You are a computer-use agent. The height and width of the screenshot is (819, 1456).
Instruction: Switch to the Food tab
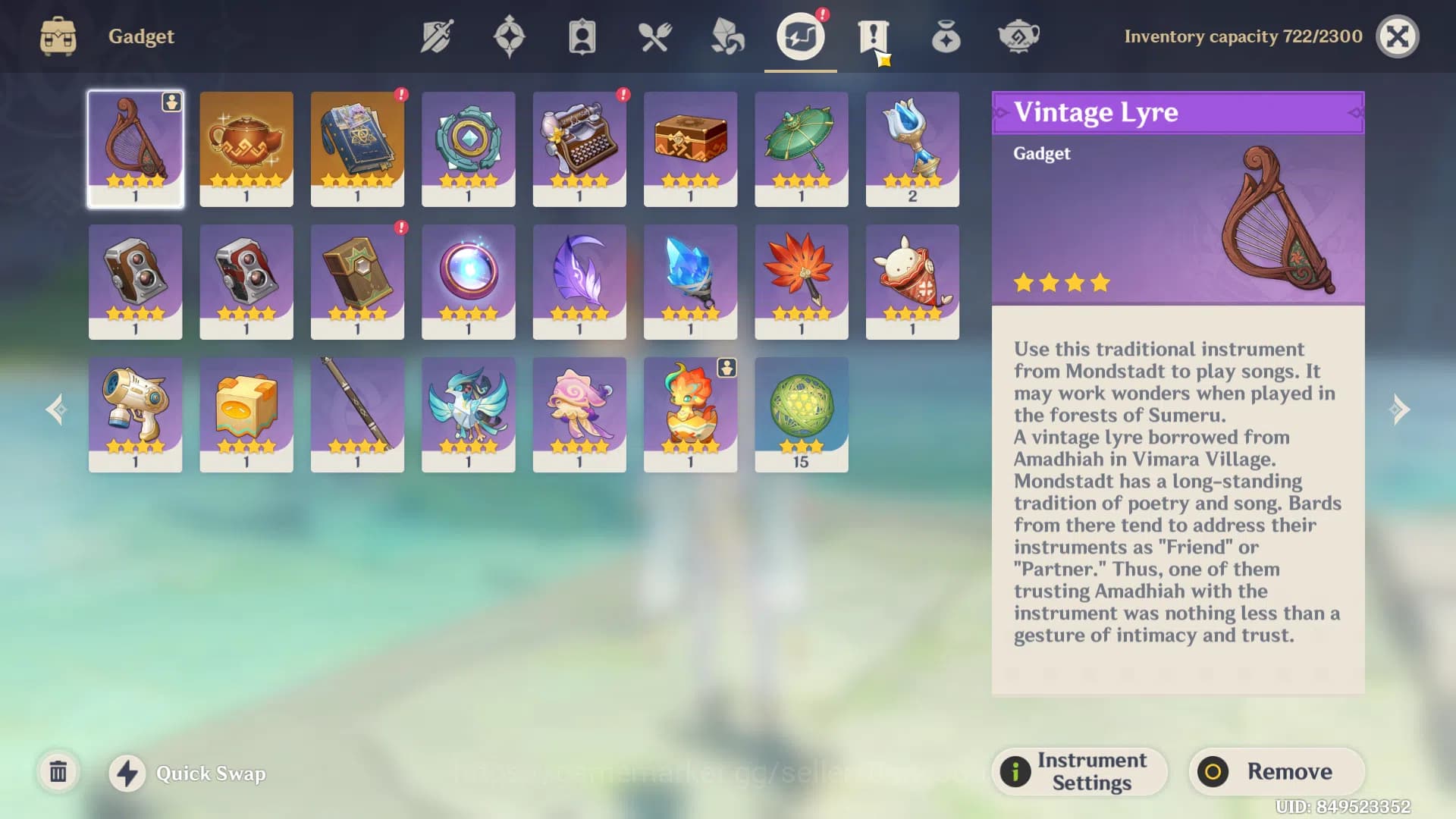654,36
